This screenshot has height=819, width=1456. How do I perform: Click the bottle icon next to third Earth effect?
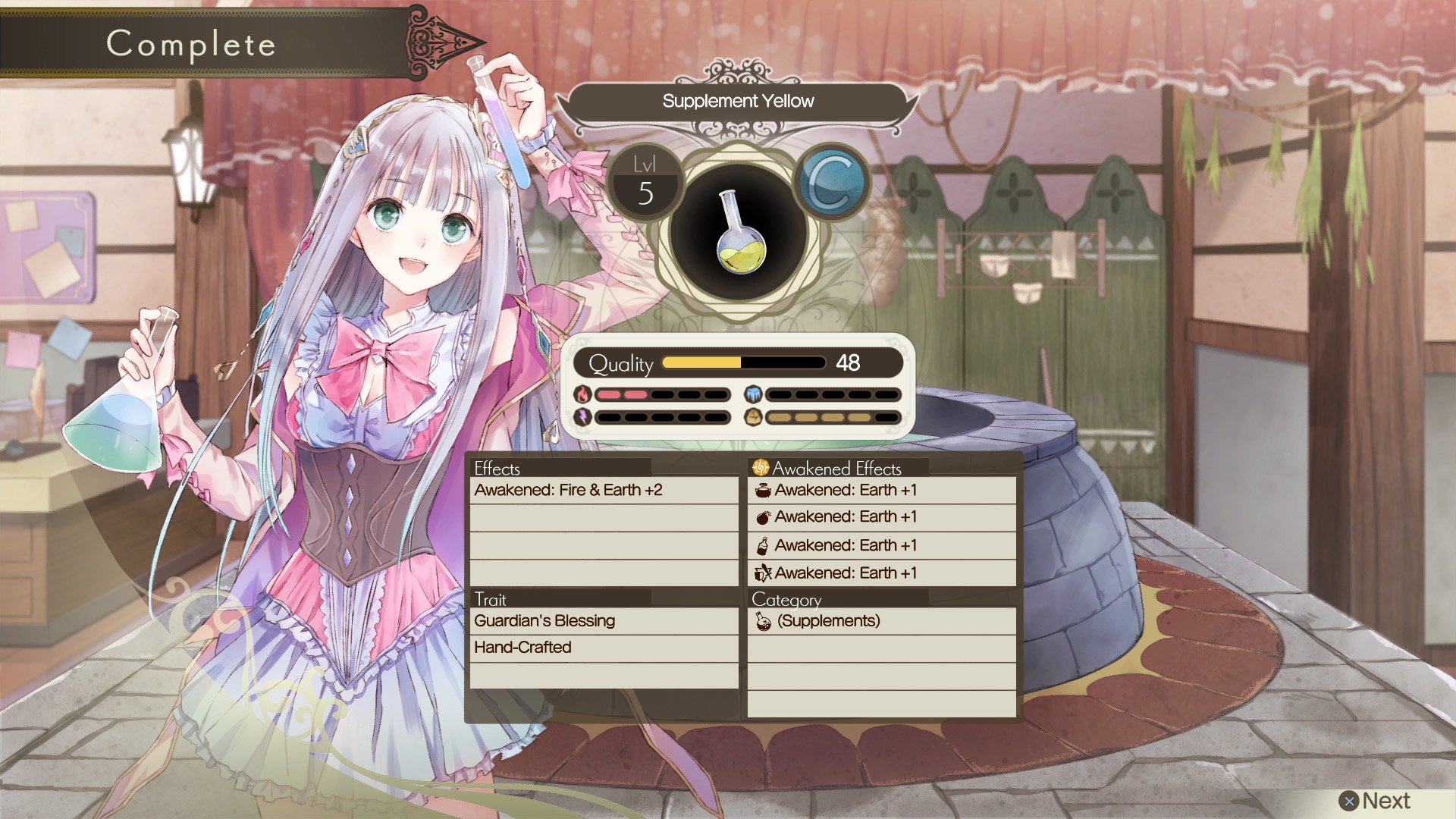[762, 544]
